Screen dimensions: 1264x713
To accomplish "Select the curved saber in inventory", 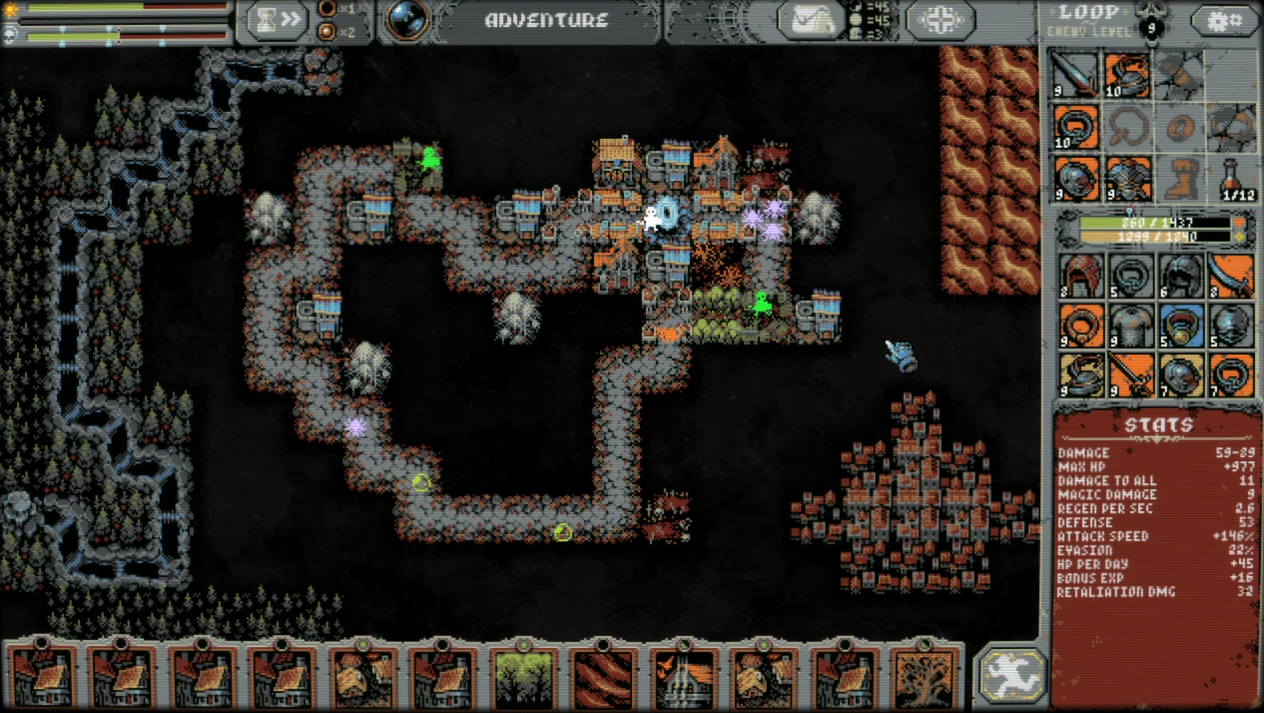I will pyautogui.click(x=1232, y=276).
